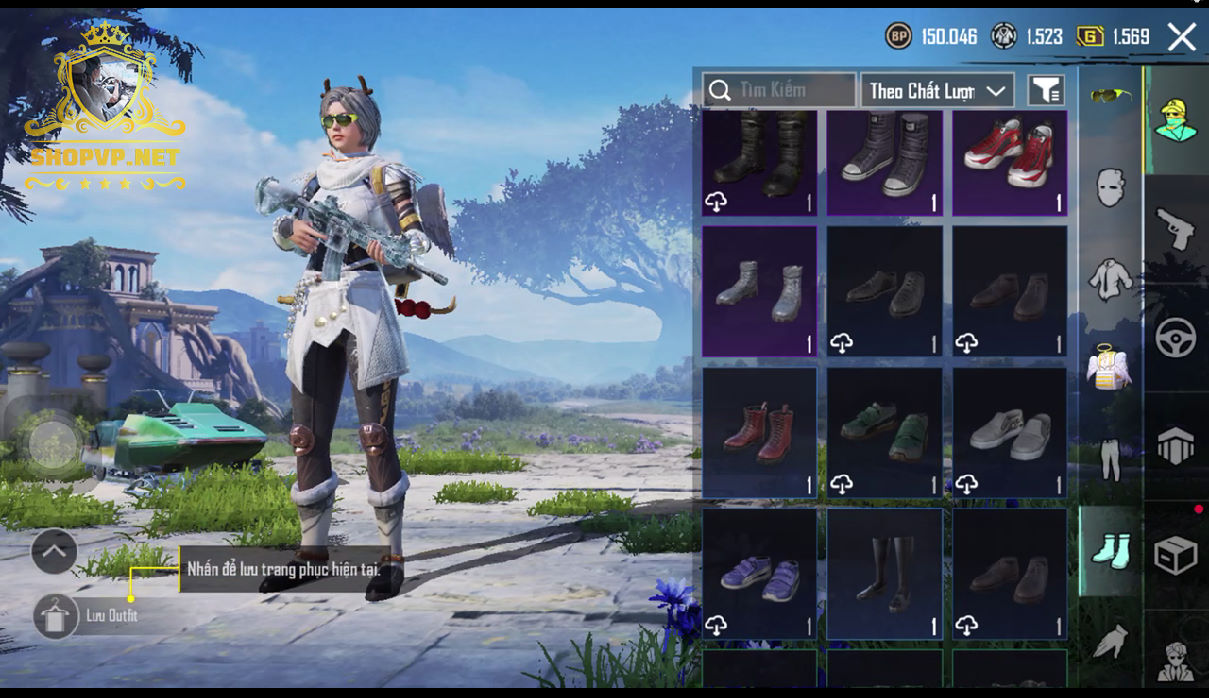The height and width of the screenshot is (698, 1209).
Task: Pick the green strap shoes
Action: click(x=884, y=432)
